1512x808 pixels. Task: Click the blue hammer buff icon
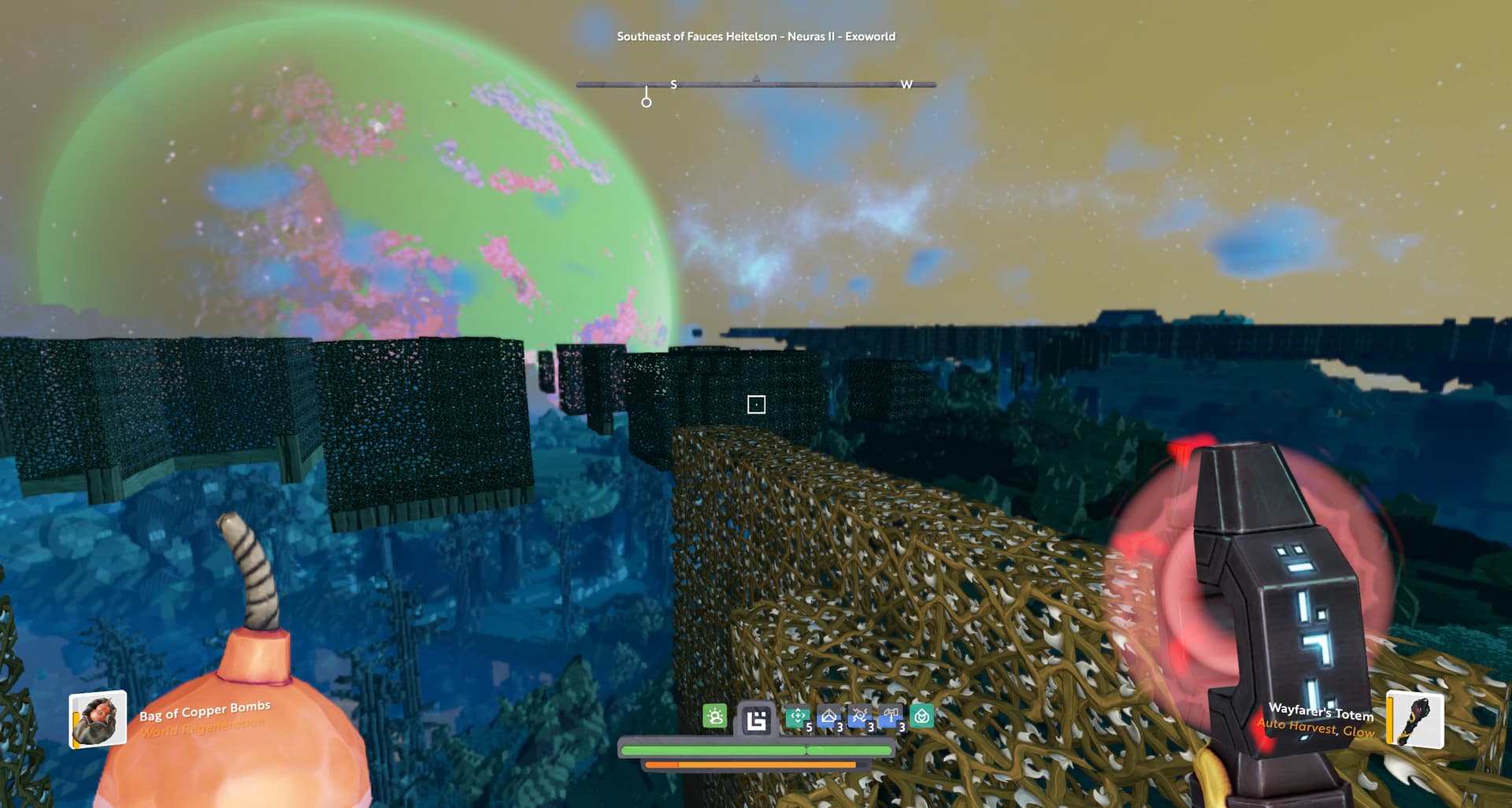pyautogui.click(x=891, y=717)
